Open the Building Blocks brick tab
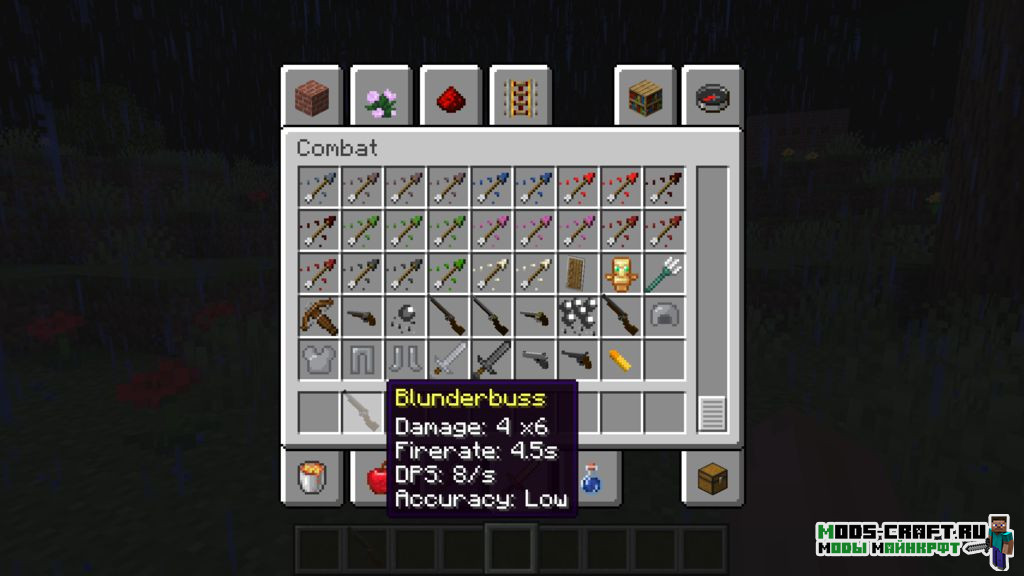Viewport: 1024px width, 576px height. (x=311, y=98)
